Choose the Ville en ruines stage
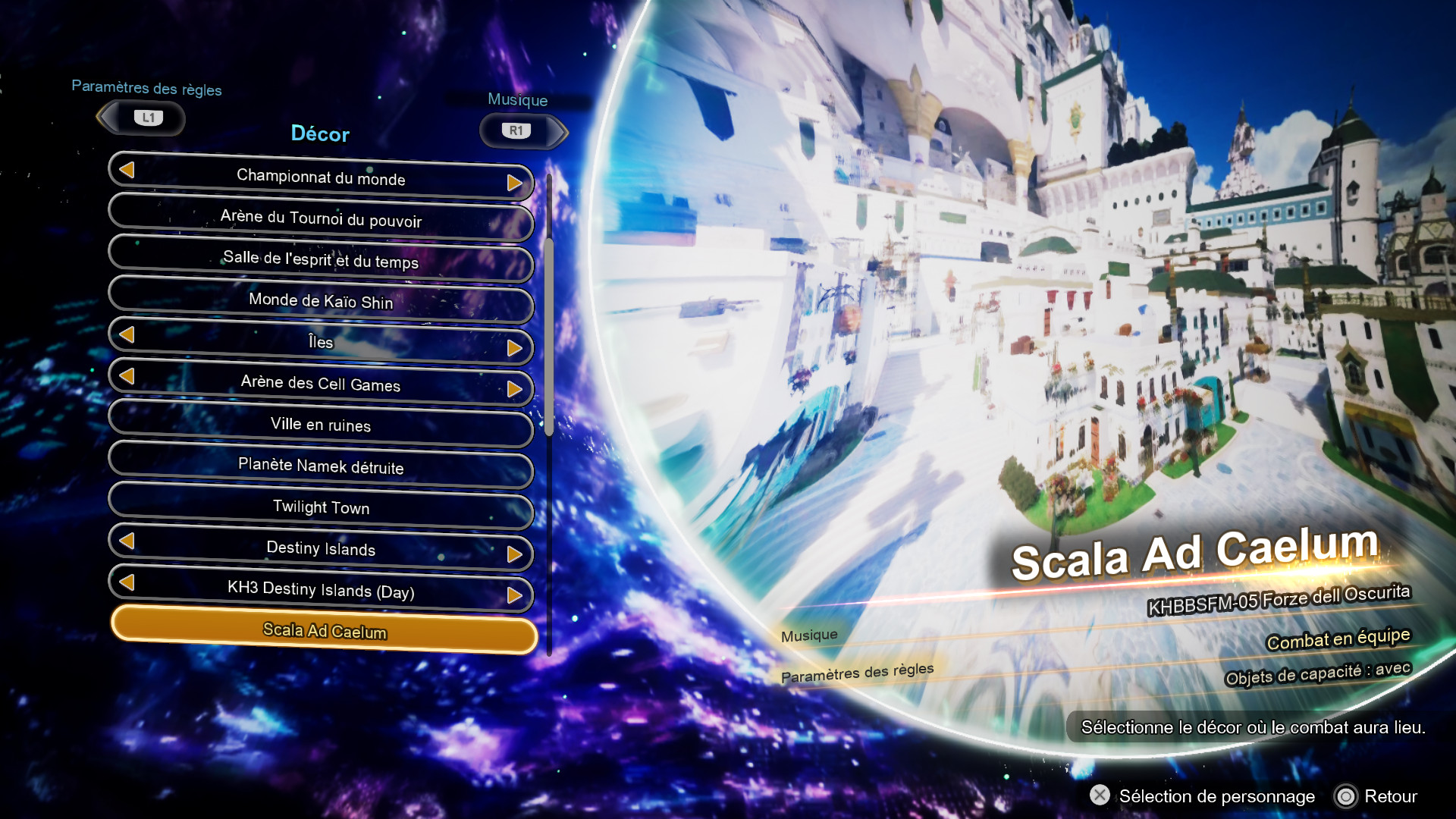This screenshot has width=1456, height=819. click(320, 425)
